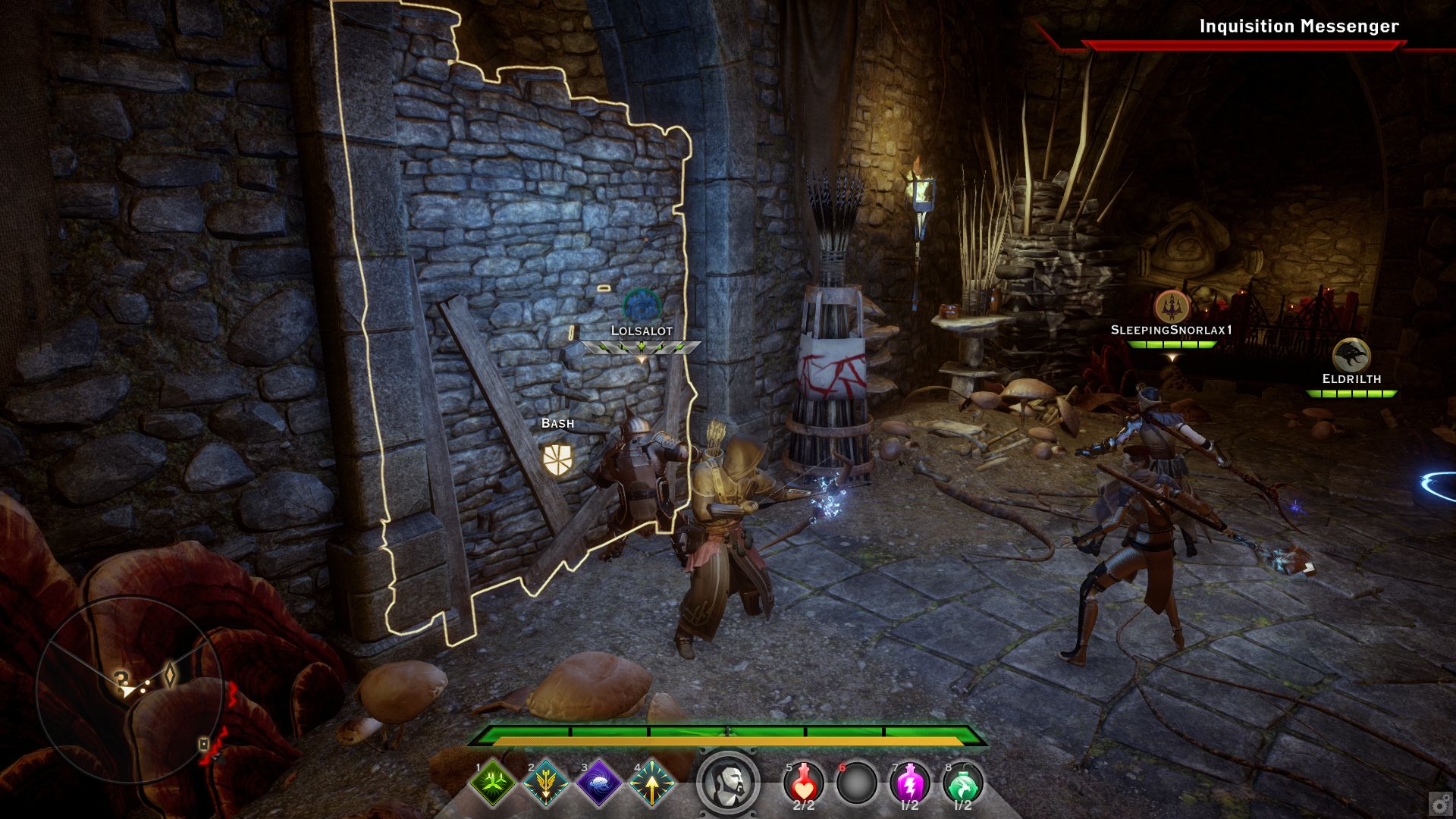The image size is (1456, 819).
Task: Select the bearded character portrait
Action: click(728, 783)
